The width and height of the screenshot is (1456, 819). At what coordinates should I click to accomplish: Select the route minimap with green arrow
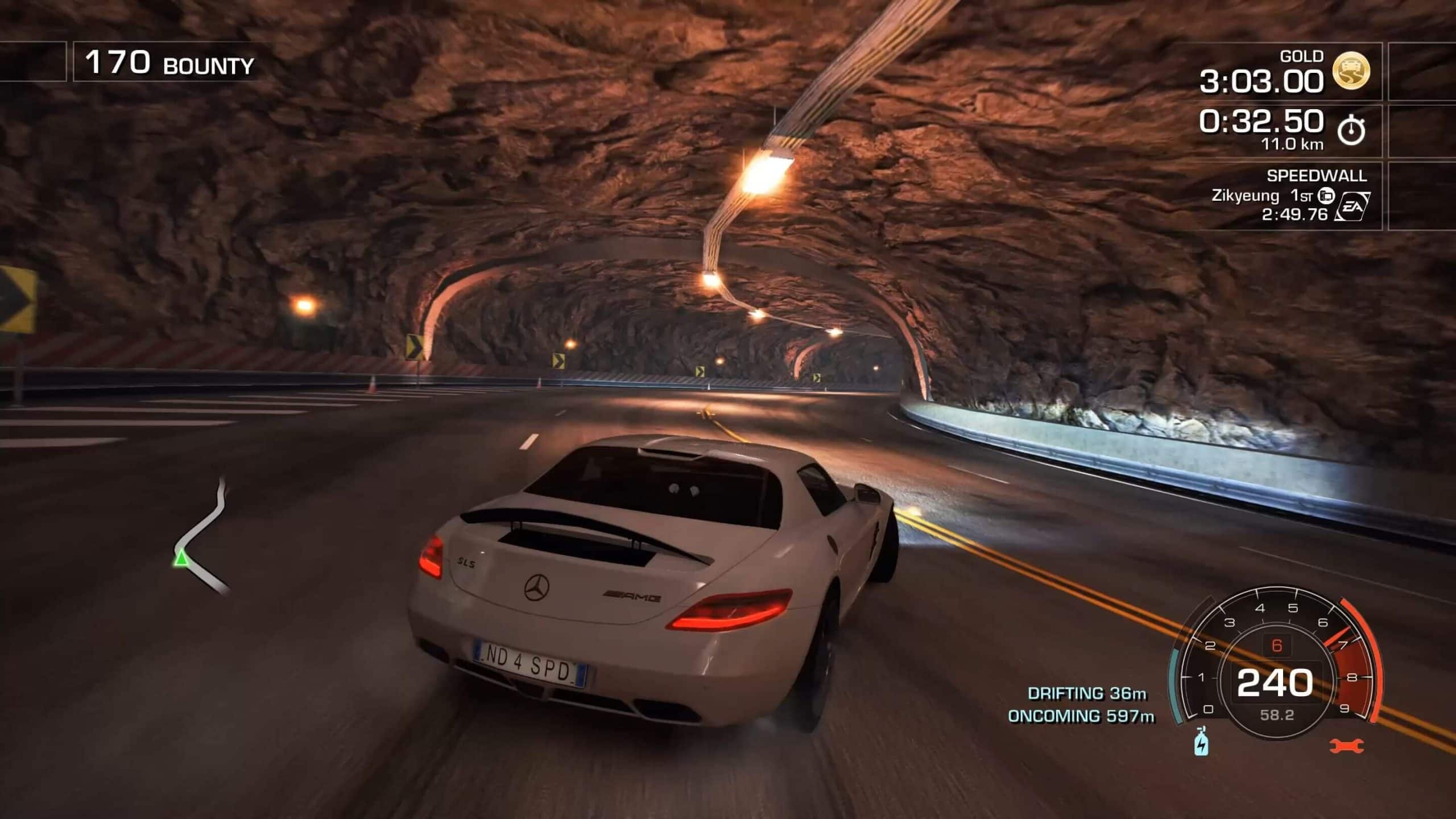[201, 537]
